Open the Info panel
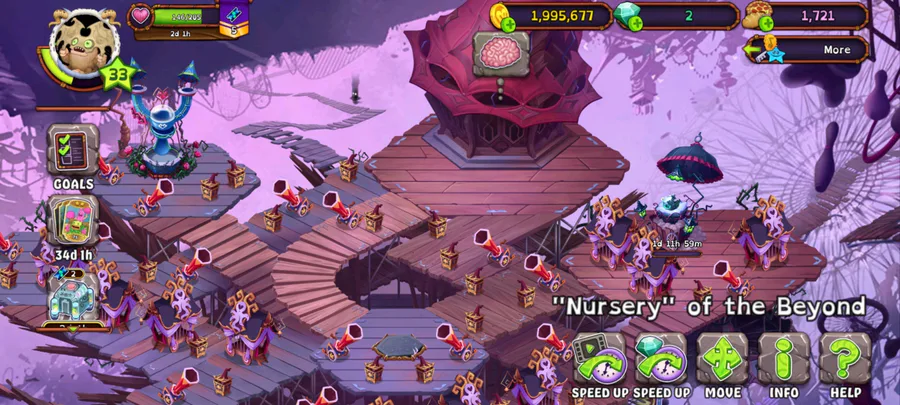 click(783, 360)
